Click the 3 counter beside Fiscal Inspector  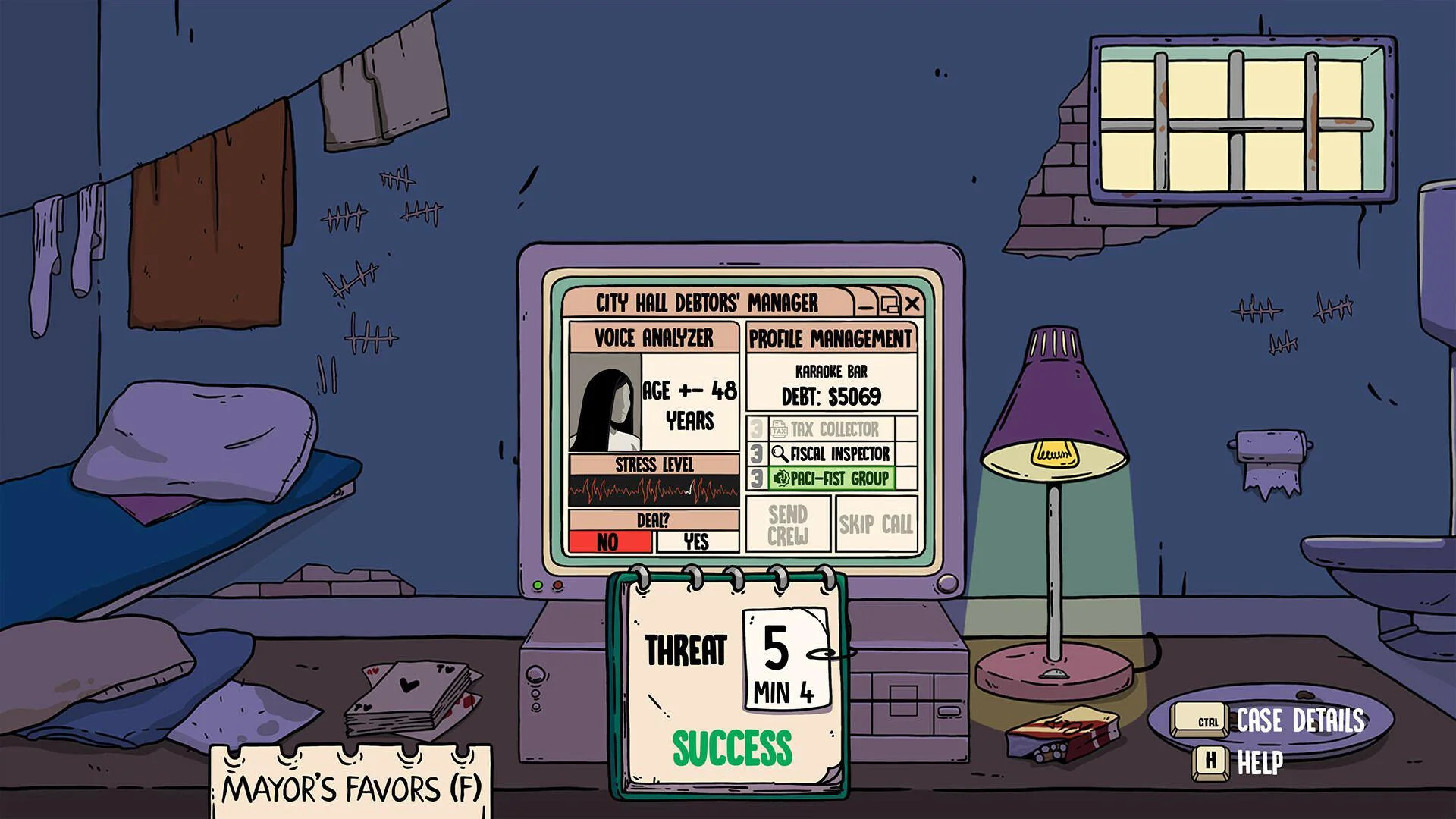pos(755,454)
